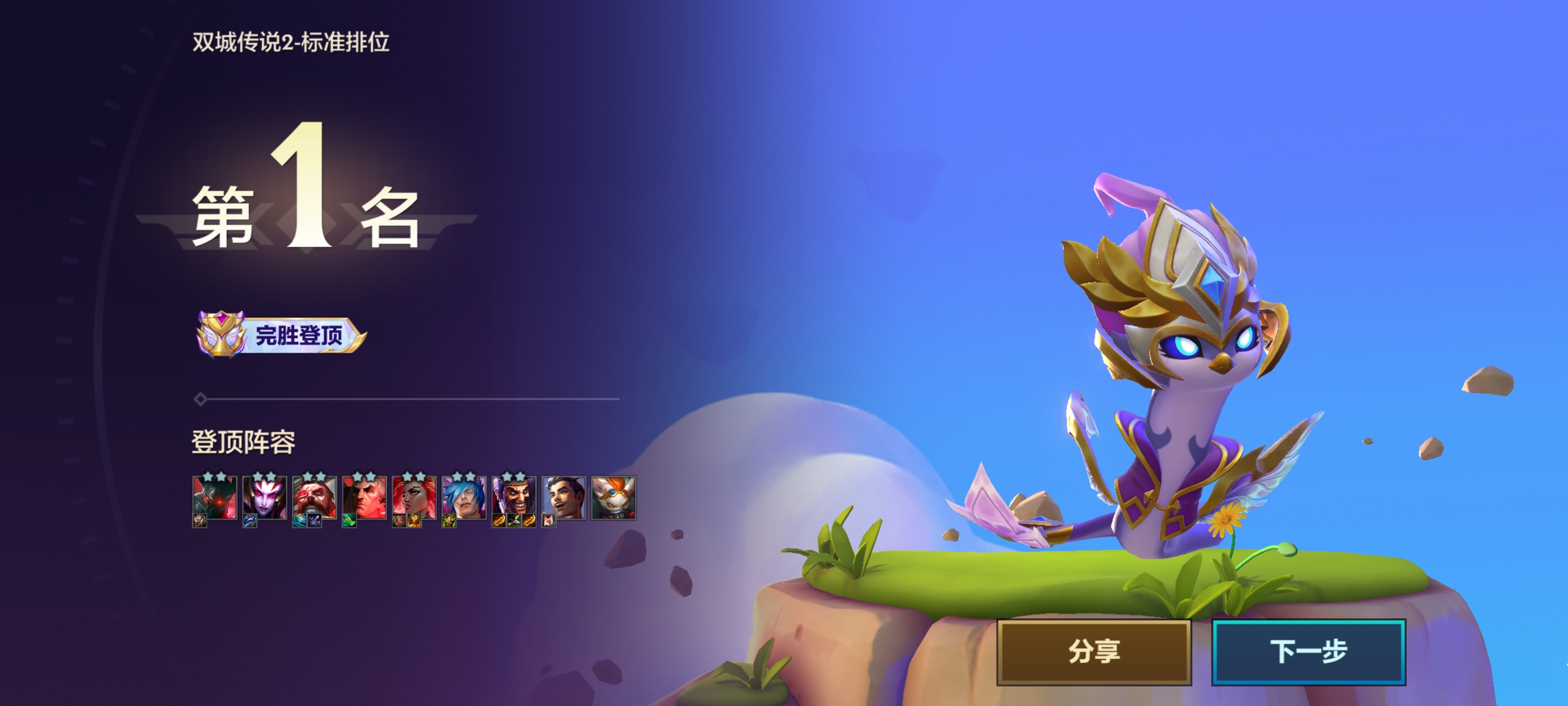Pick the Gangplank champion portrait
The width and height of the screenshot is (1568, 706).
(314, 498)
